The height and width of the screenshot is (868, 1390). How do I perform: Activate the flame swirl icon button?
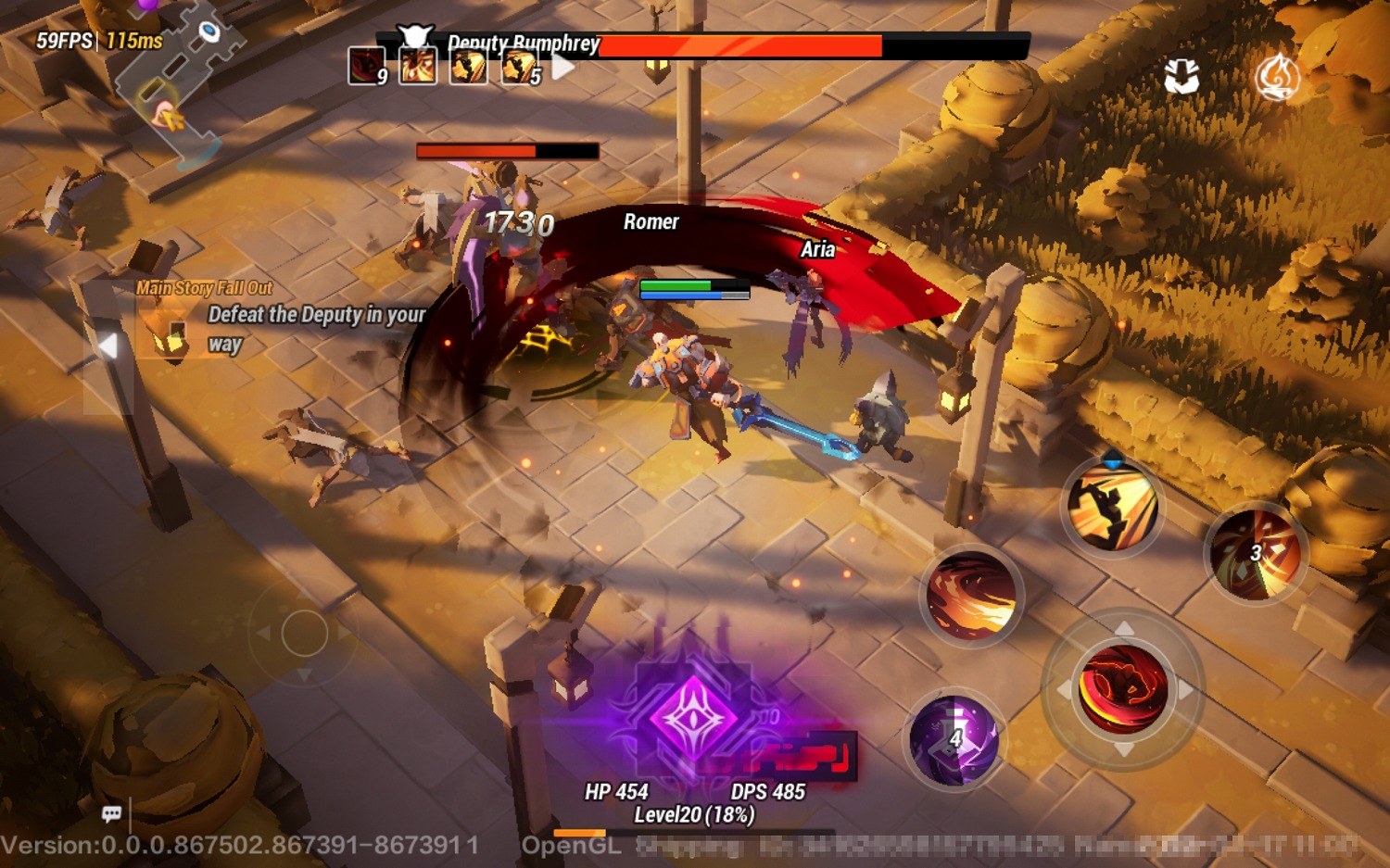pos(1277,77)
